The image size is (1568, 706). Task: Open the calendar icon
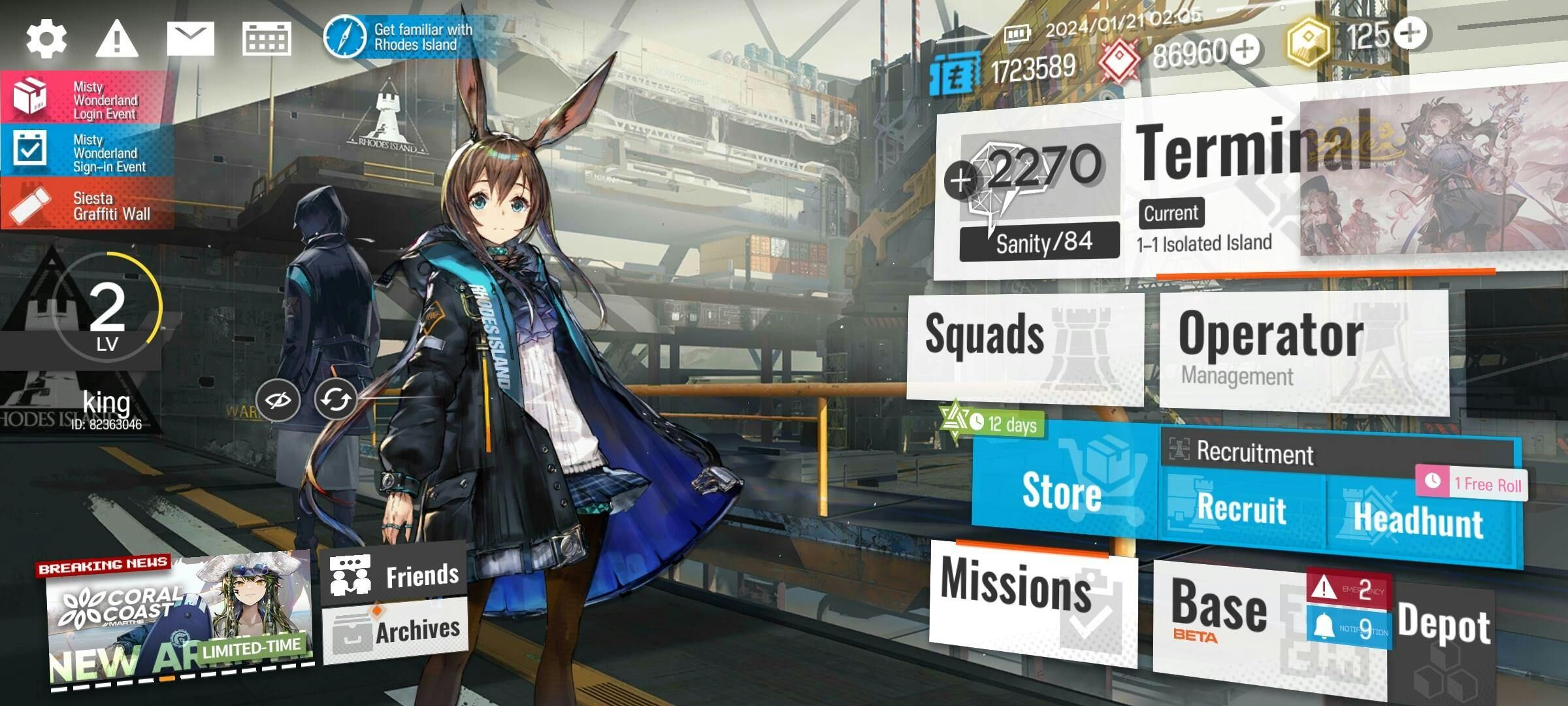click(x=267, y=38)
